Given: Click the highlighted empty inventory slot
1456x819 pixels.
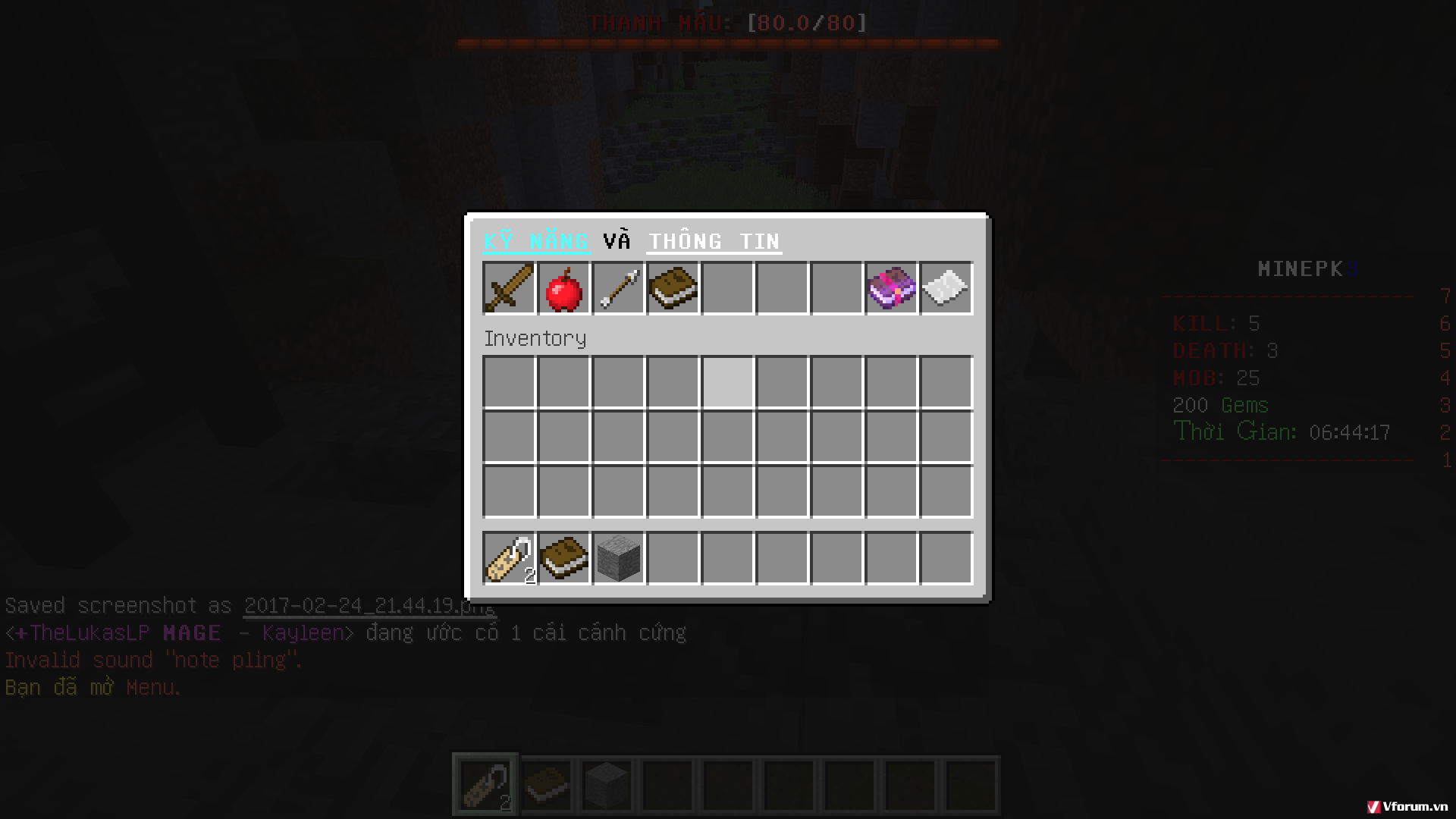Looking at the screenshot, I should pos(726,382).
